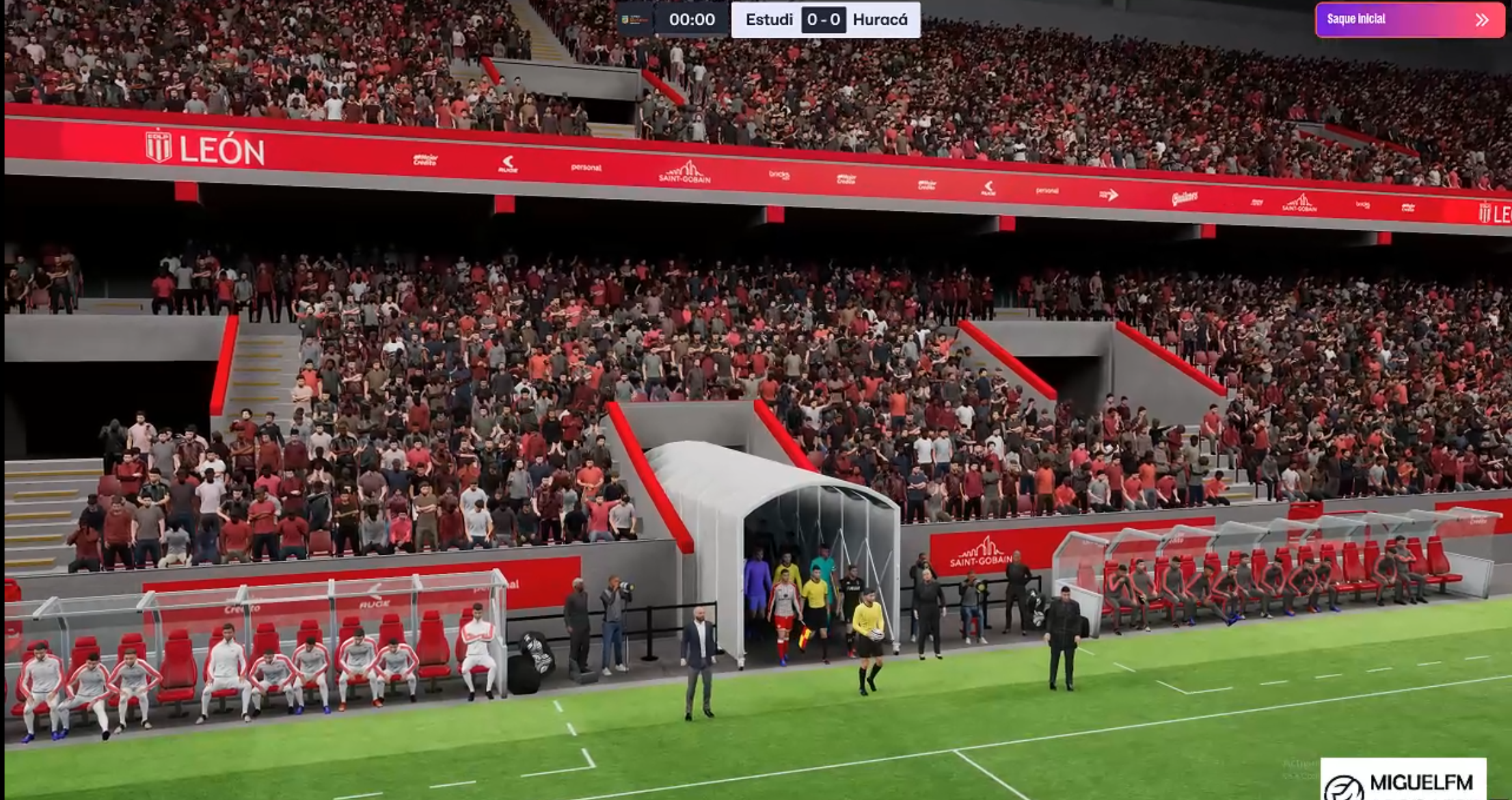This screenshot has width=1512, height=800.
Task: Click the Saque Inicial button
Action: [x=1409, y=20]
